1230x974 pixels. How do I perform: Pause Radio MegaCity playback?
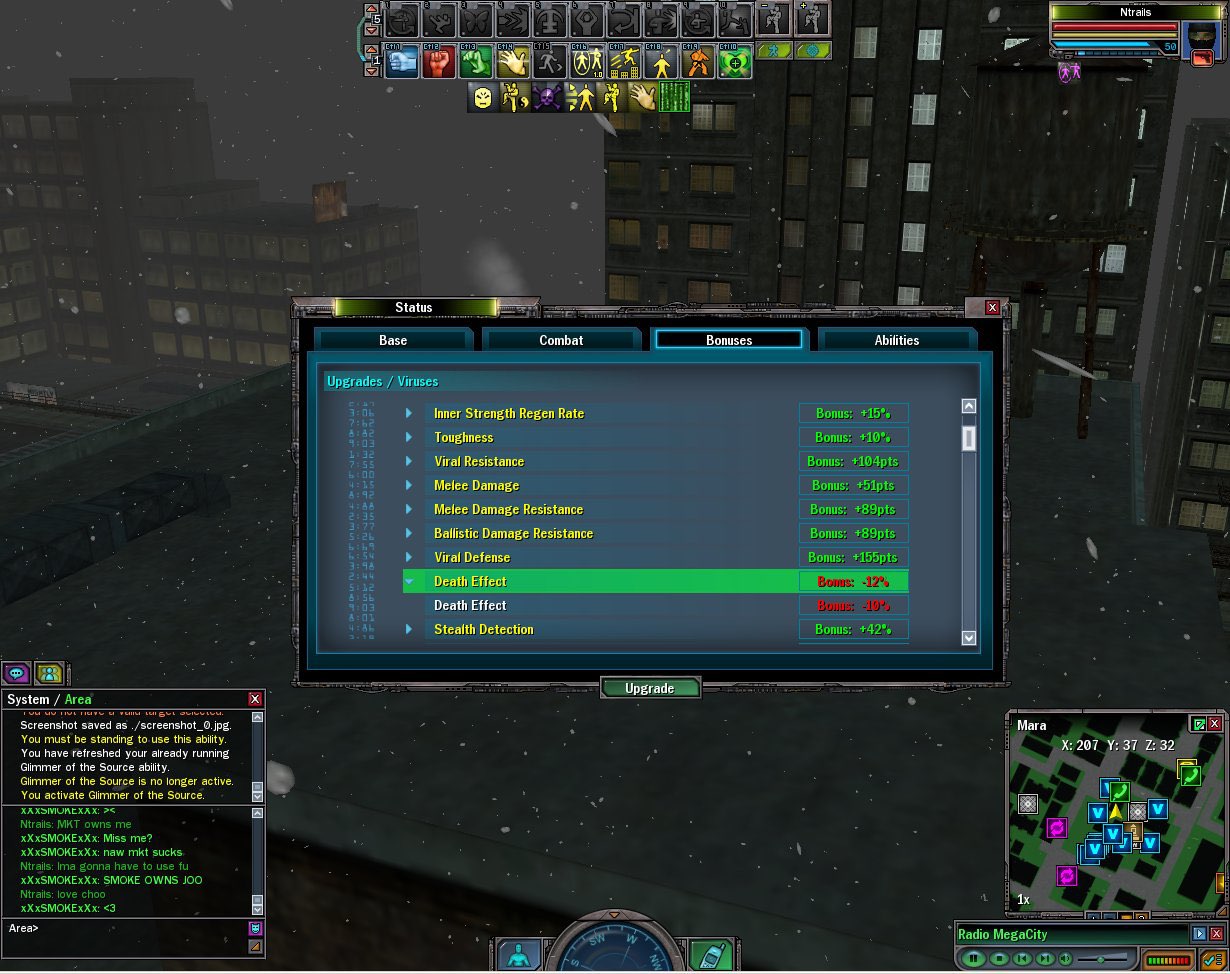coord(974,959)
